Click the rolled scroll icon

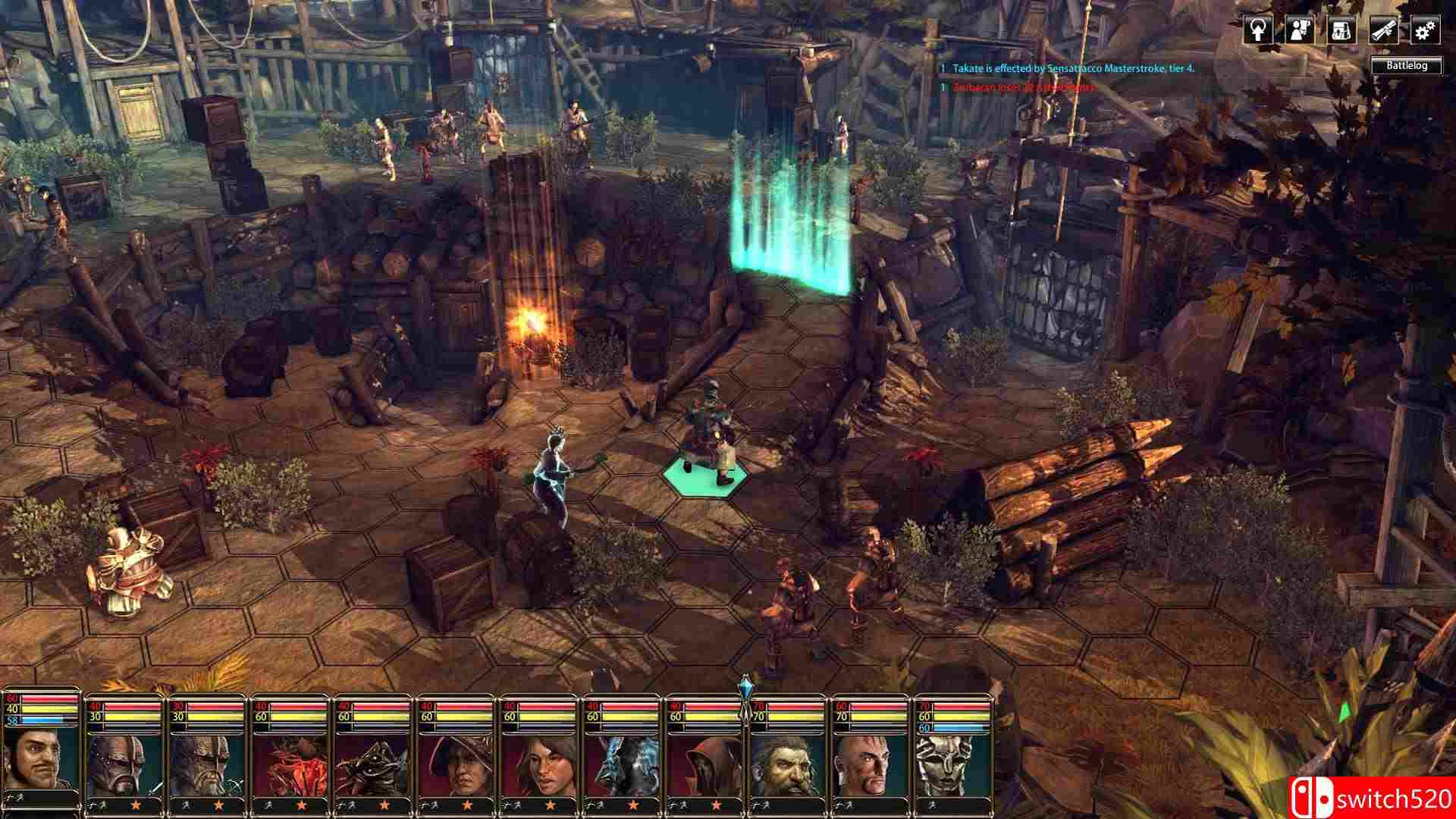coord(1383,31)
